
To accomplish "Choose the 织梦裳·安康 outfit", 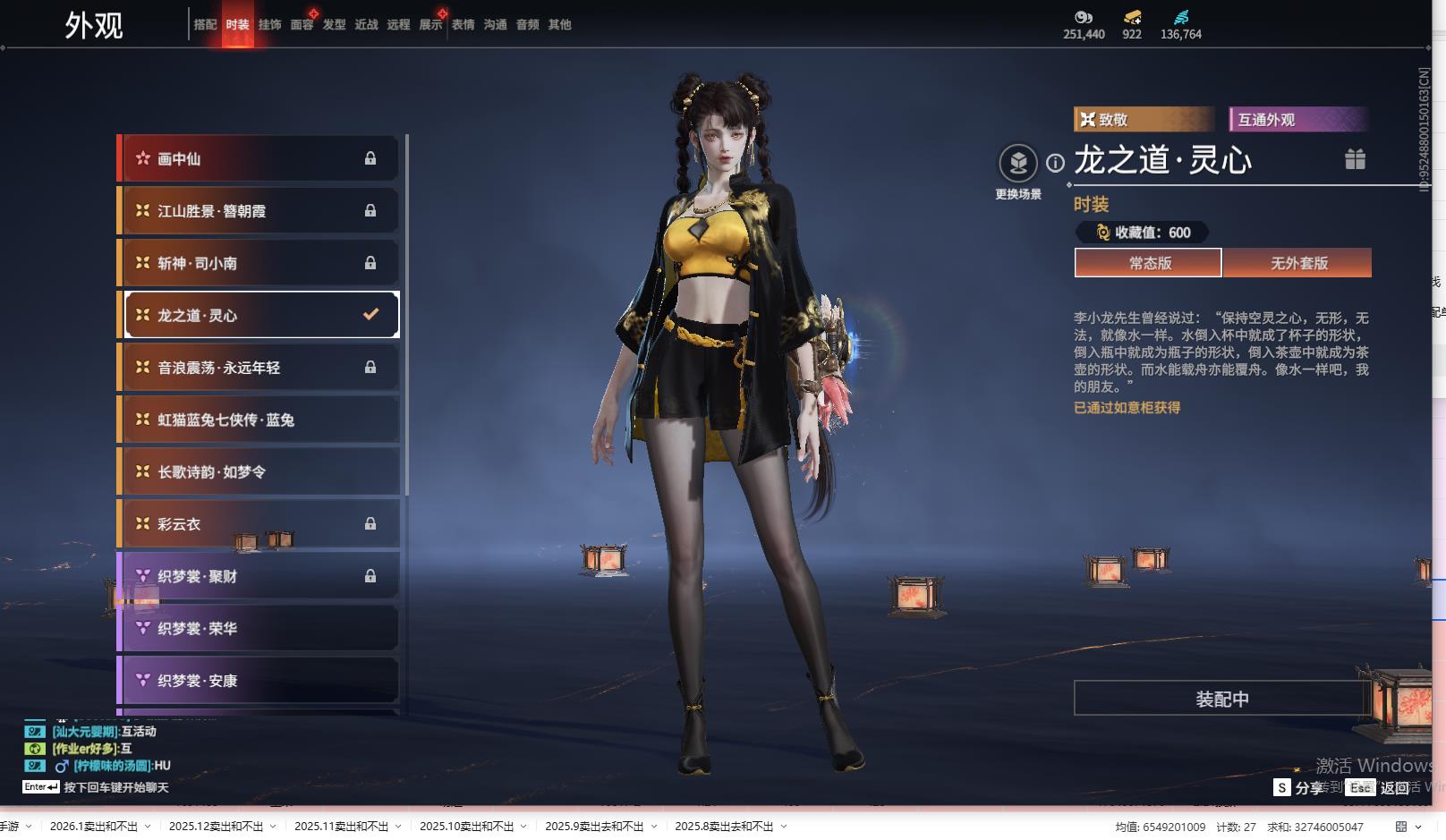I will click(259, 681).
